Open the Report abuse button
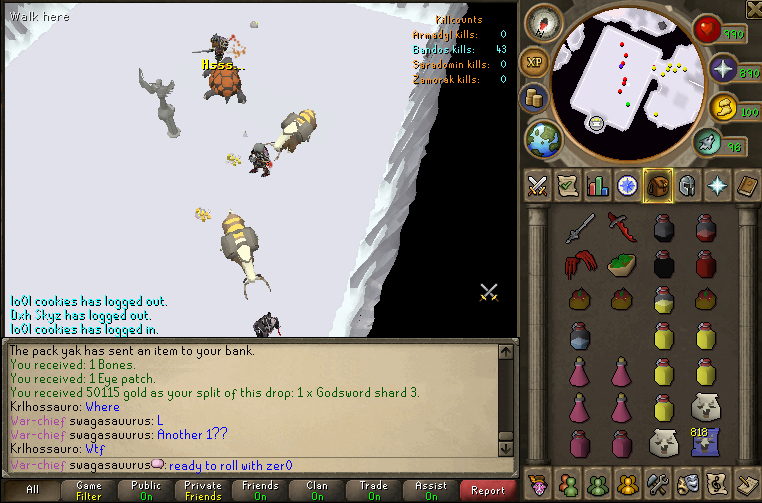Image resolution: width=762 pixels, height=503 pixels. pos(487,490)
